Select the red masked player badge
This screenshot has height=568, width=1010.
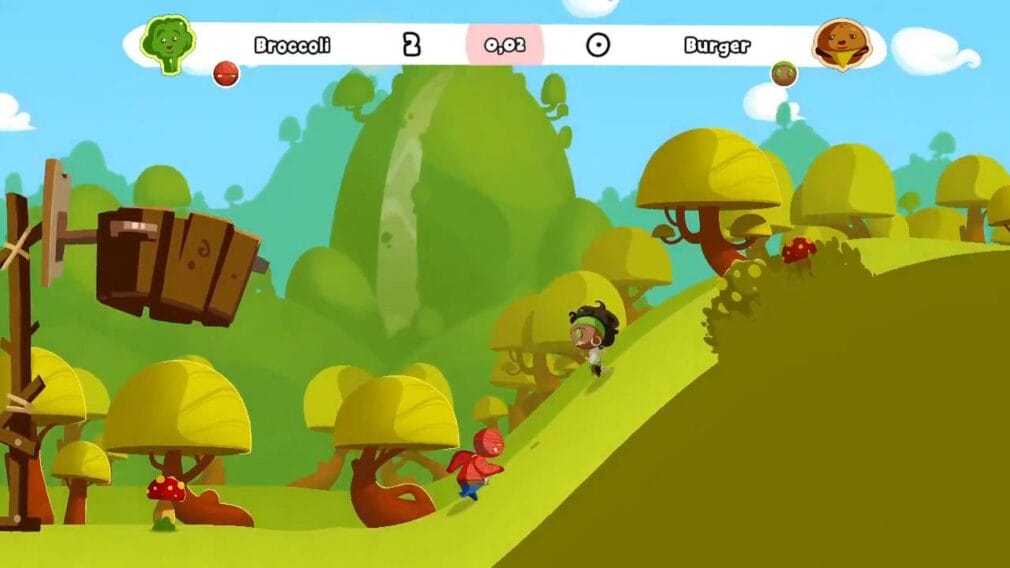click(227, 73)
